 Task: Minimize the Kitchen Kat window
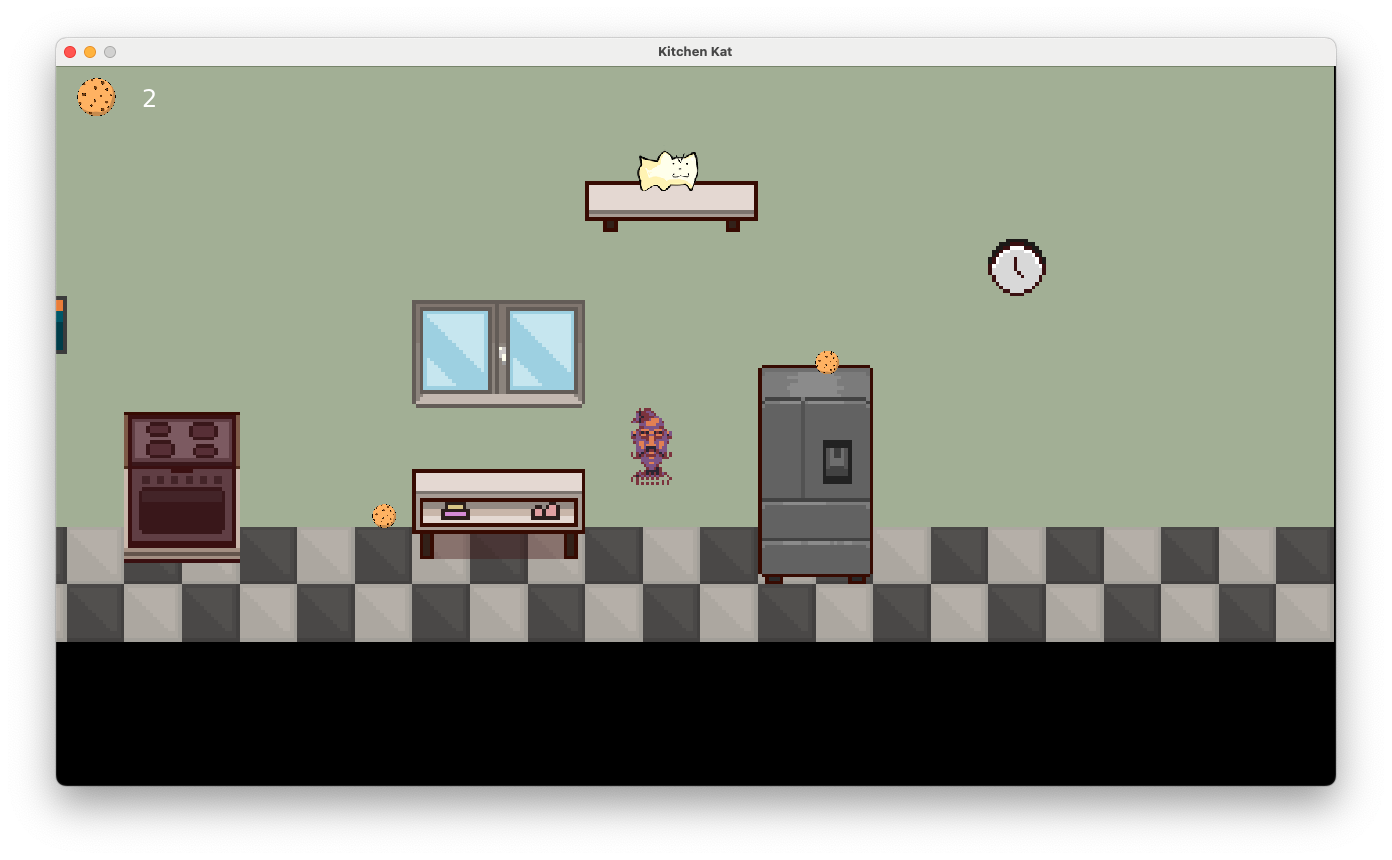[89, 51]
